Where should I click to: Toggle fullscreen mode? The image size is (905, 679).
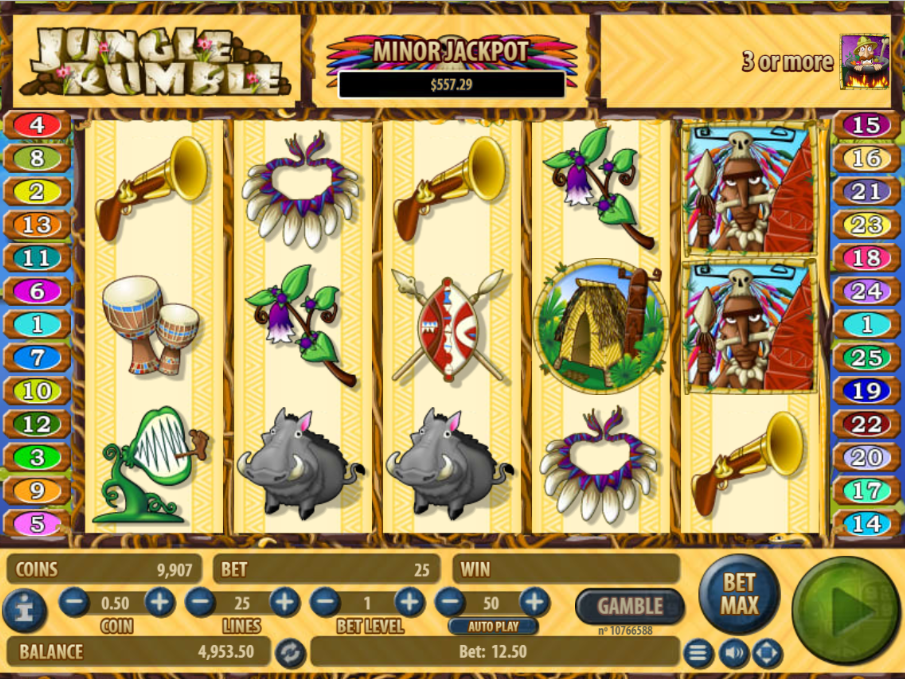click(x=767, y=654)
